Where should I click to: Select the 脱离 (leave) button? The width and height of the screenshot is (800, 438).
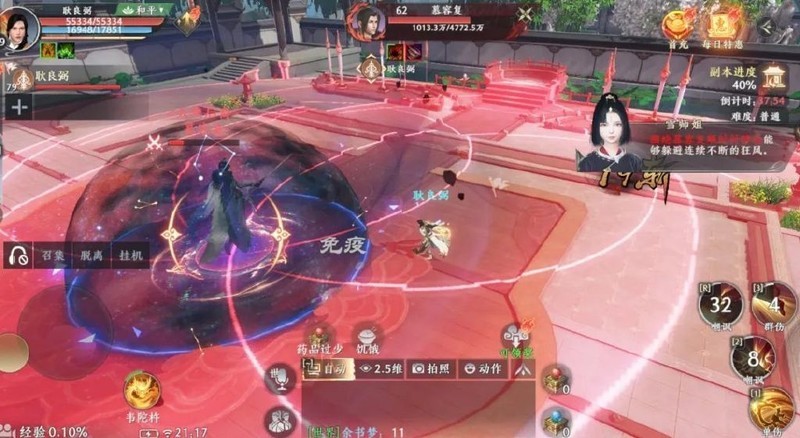click(x=92, y=255)
